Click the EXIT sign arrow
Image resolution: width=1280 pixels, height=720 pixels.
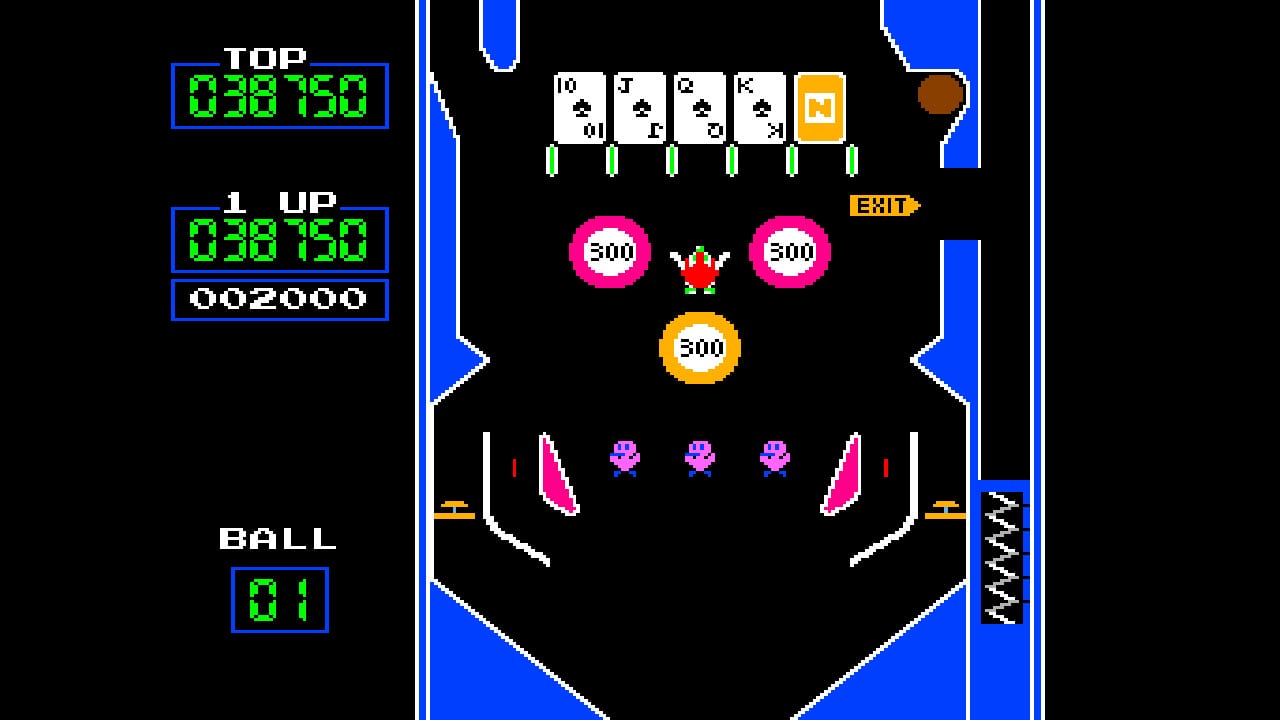[882, 203]
